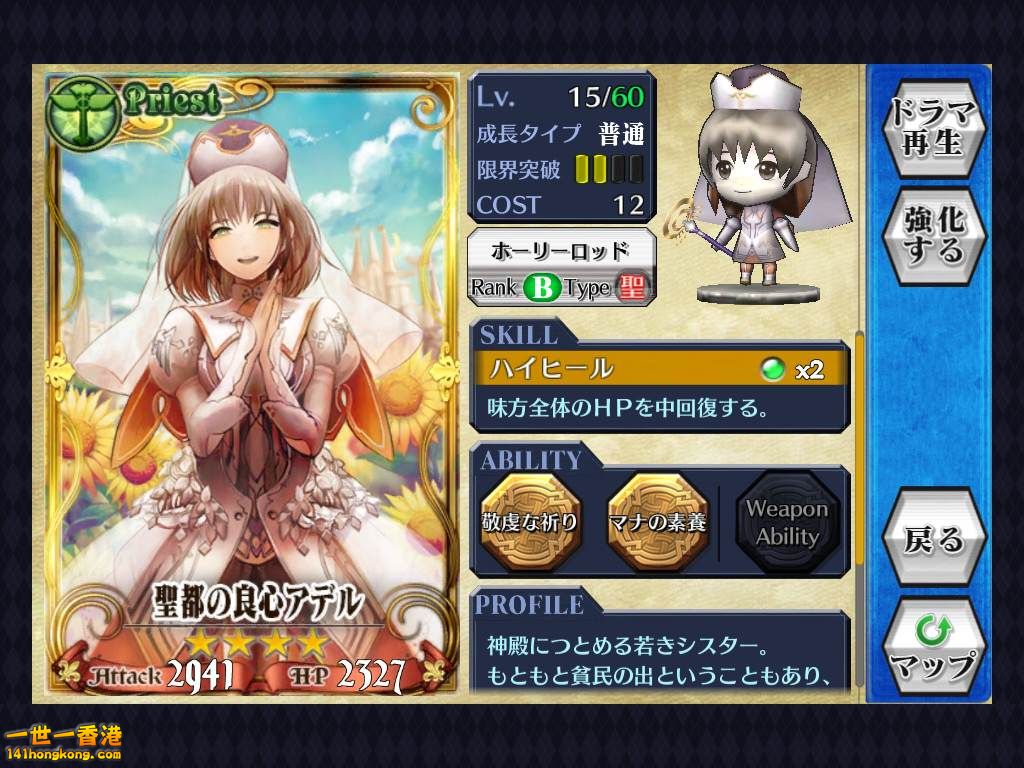Tap the ハイヒール skill row

(661, 369)
